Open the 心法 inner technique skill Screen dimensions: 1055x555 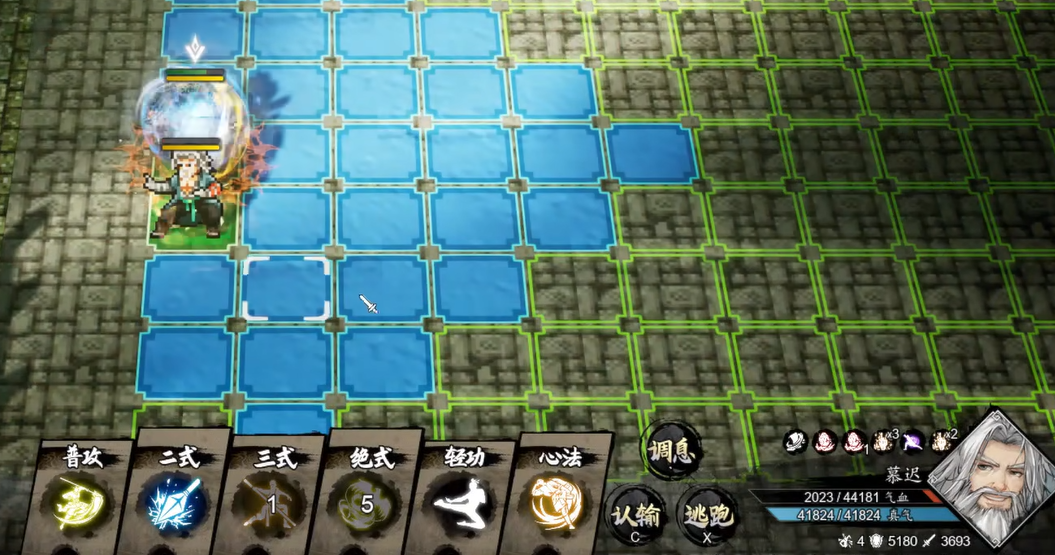click(561, 500)
